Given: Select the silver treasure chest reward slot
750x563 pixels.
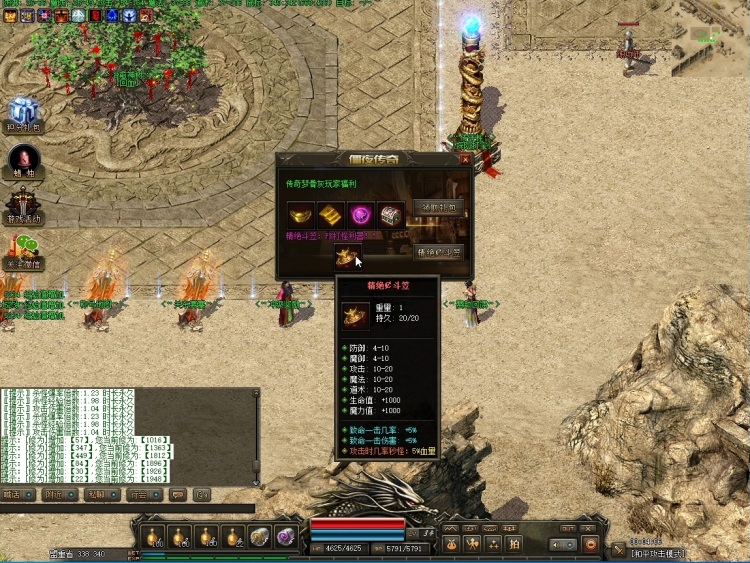Looking at the screenshot, I should pyautogui.click(x=390, y=214).
